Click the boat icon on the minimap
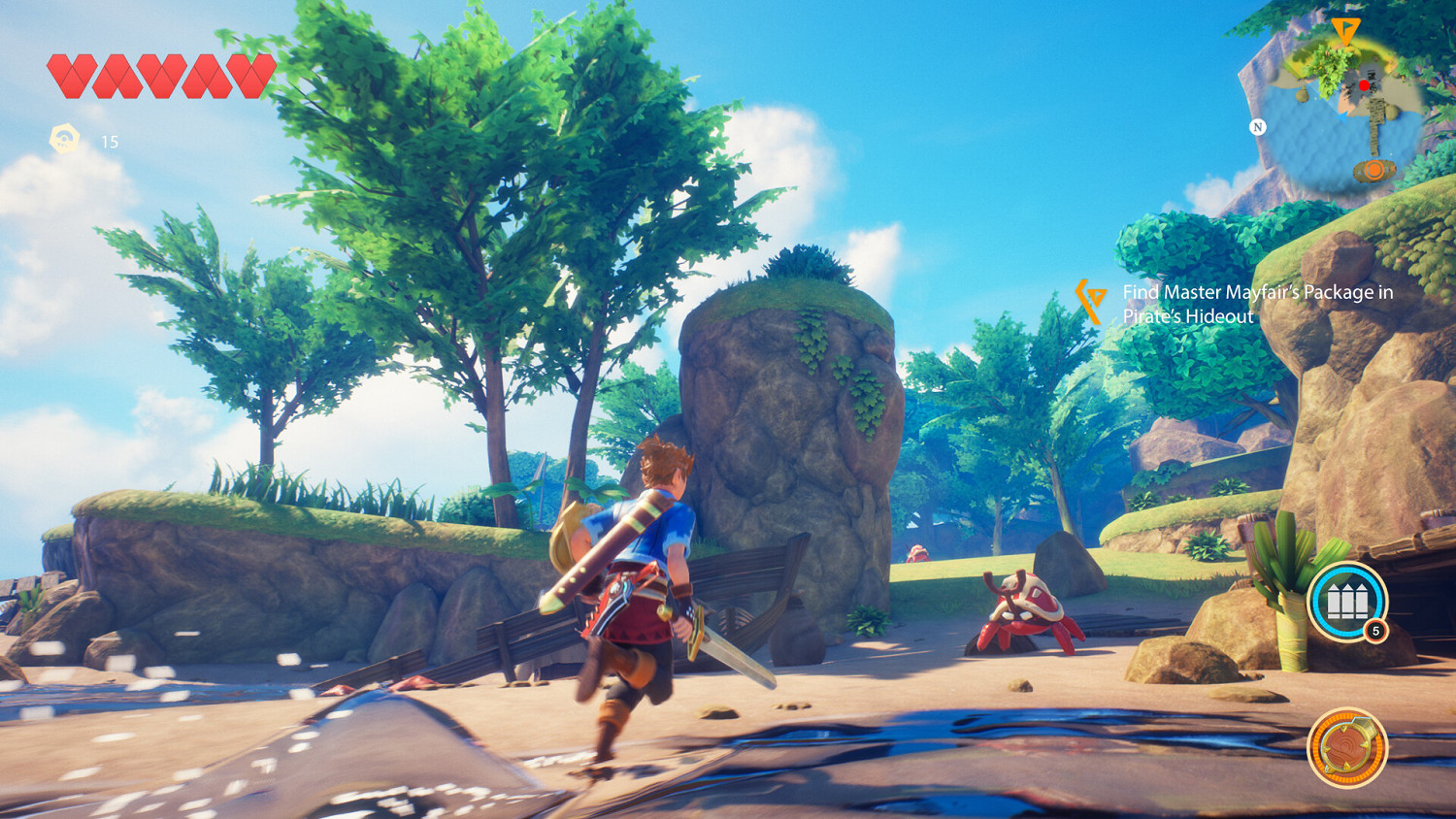This screenshot has width=1456, height=819. click(1374, 170)
